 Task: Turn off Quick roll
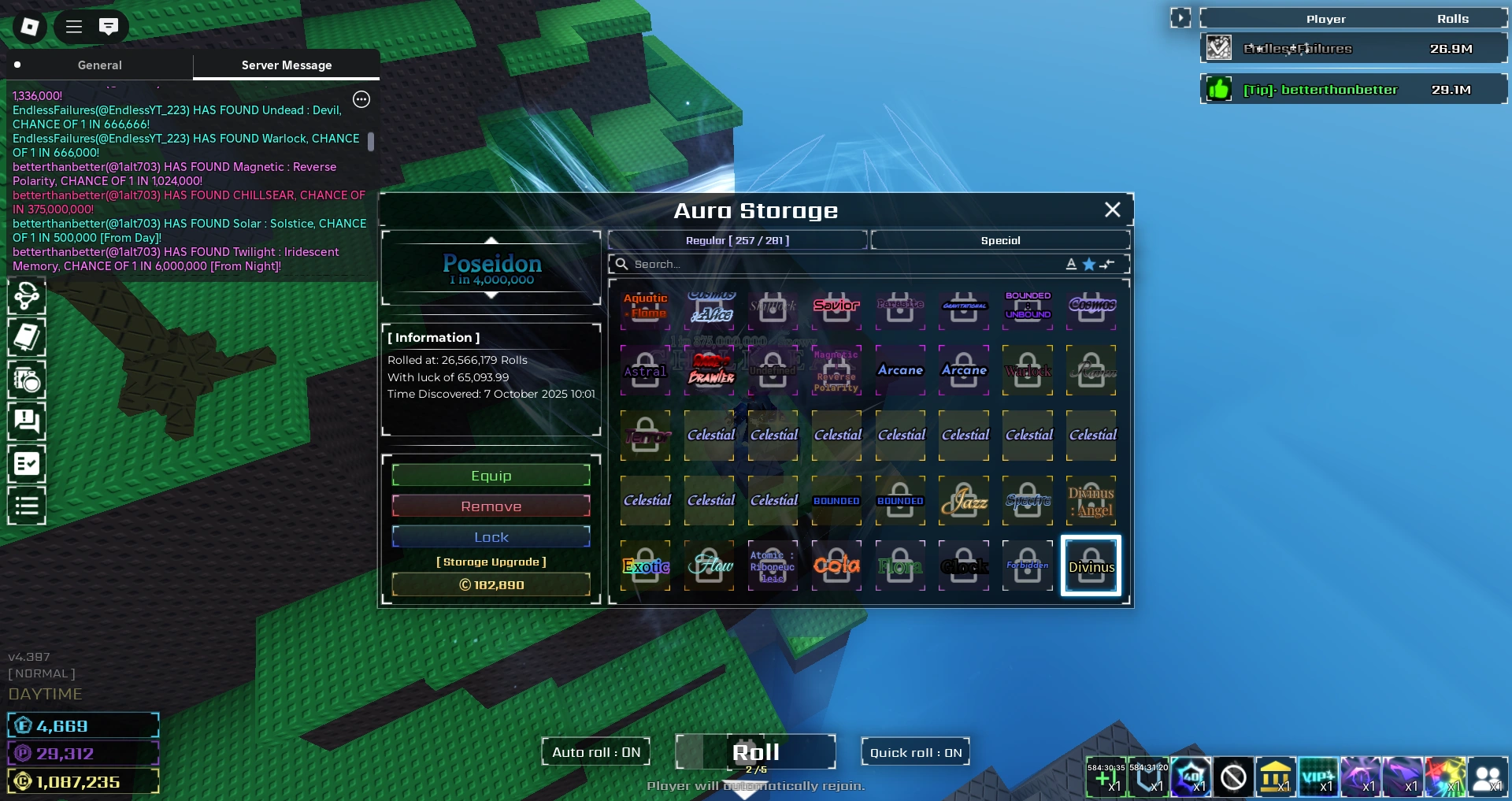915,751
